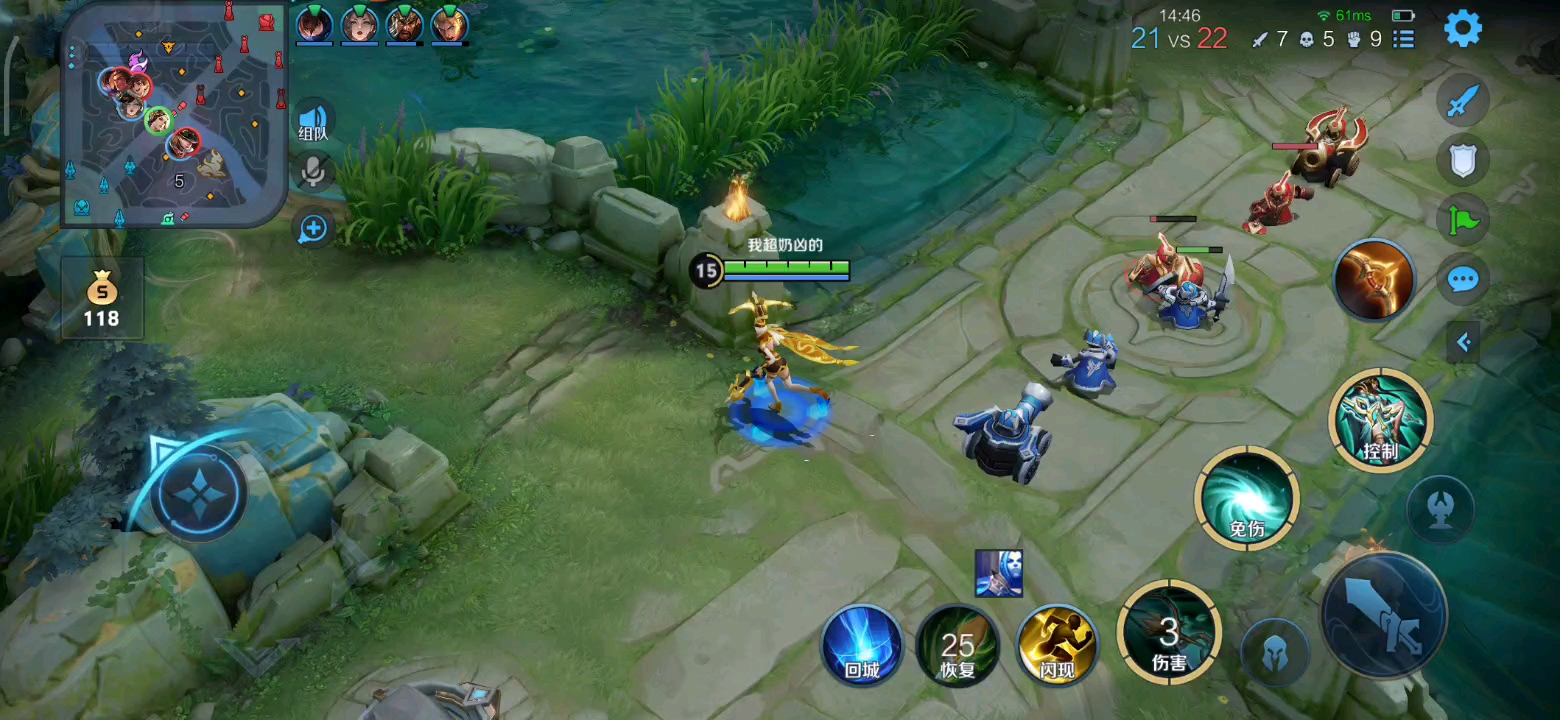This screenshot has width=1560, height=720.
Task: Tap the virtual movement joystick
Action: [x=198, y=492]
